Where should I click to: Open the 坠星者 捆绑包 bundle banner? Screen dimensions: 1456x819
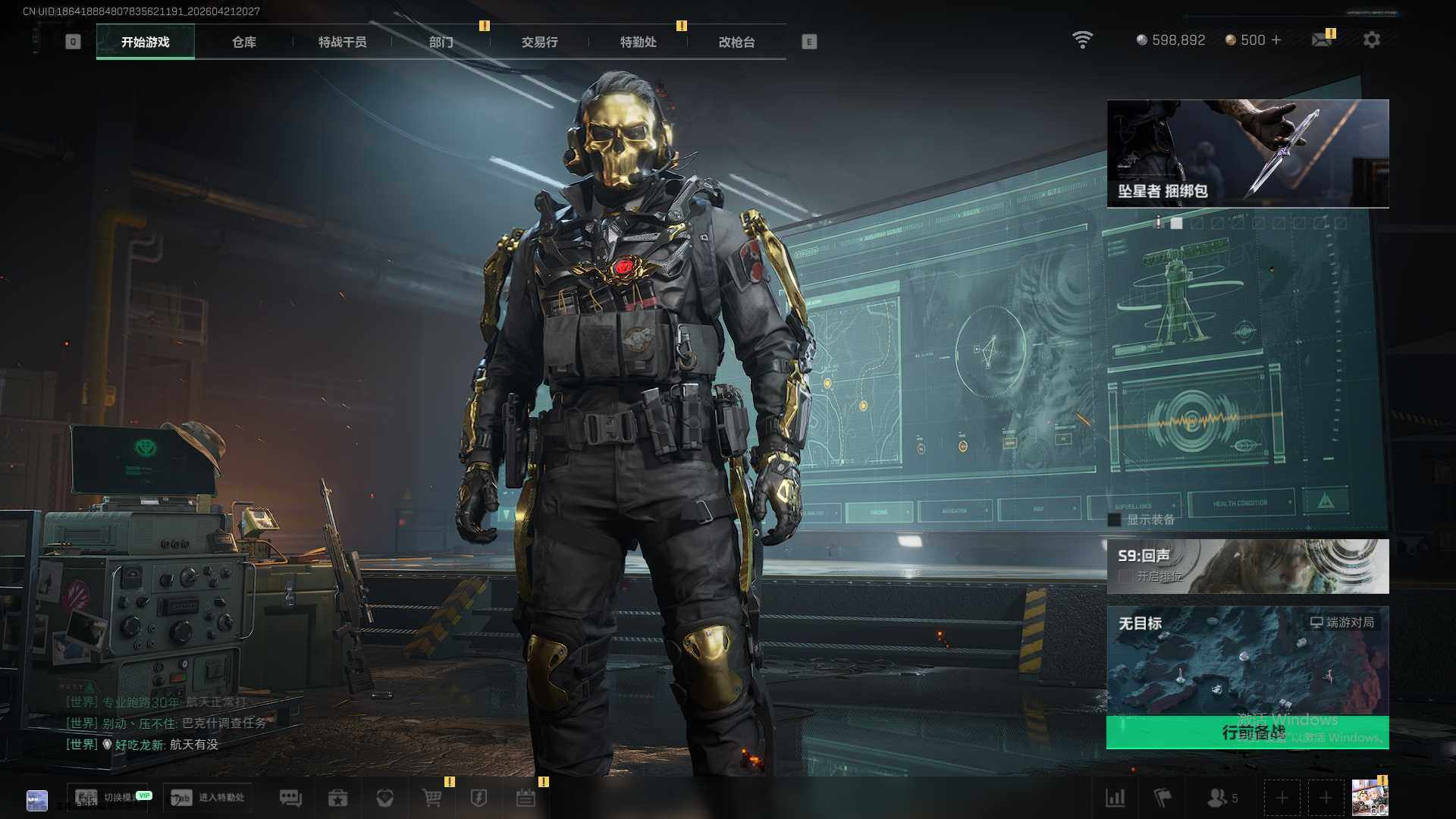1247,153
